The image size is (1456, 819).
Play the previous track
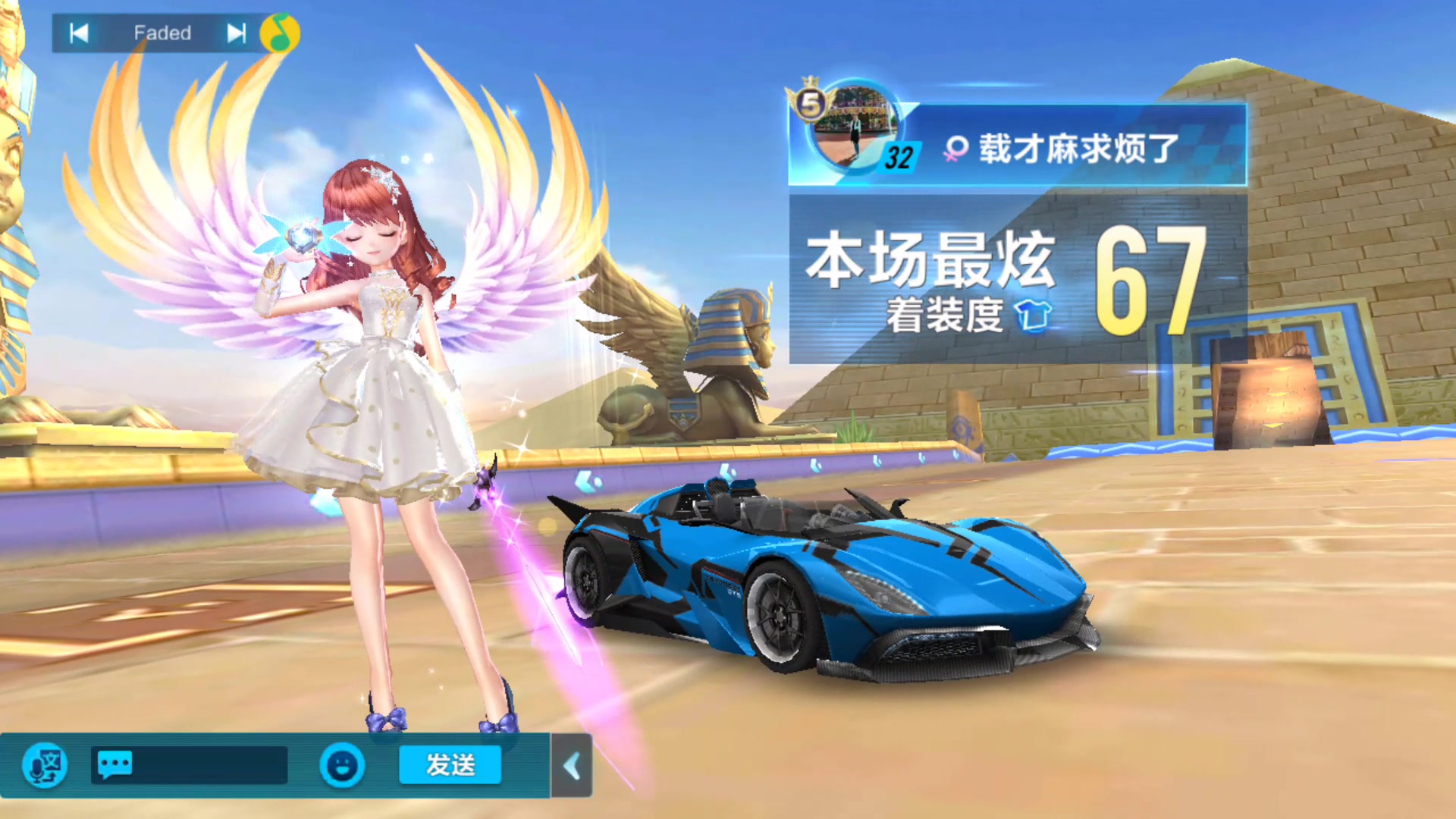[x=78, y=33]
